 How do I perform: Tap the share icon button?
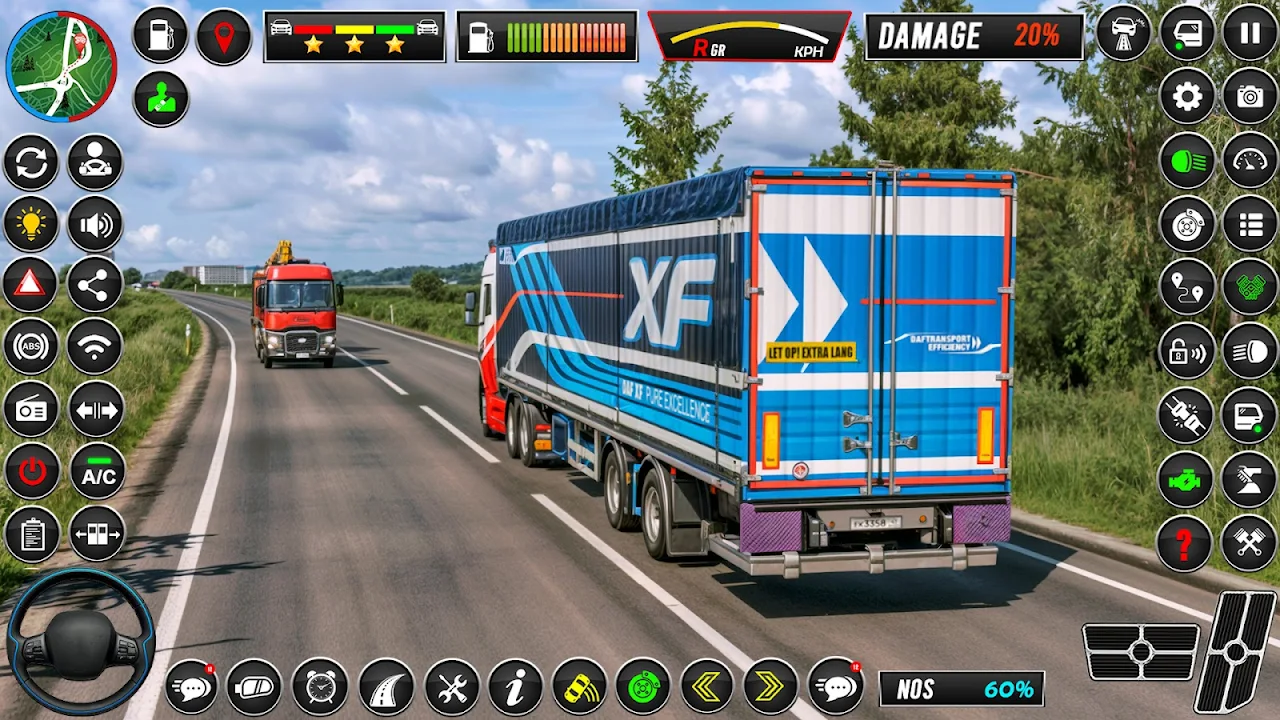point(95,285)
